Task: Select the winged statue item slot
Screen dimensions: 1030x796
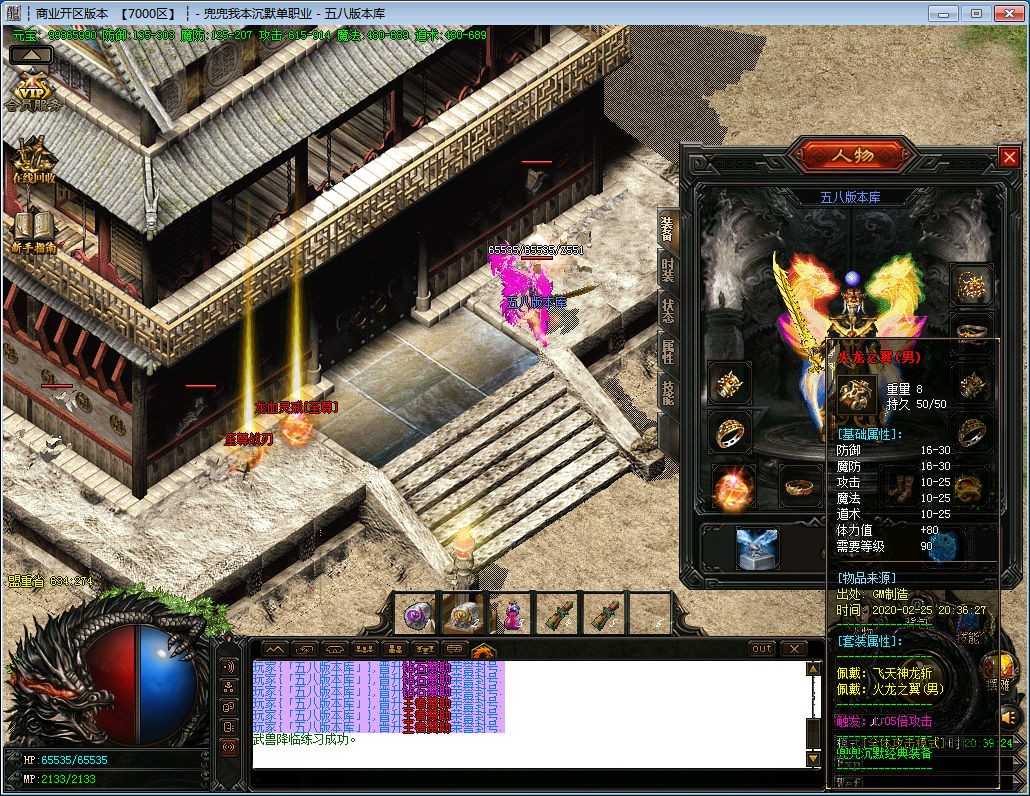Action: (x=757, y=549)
